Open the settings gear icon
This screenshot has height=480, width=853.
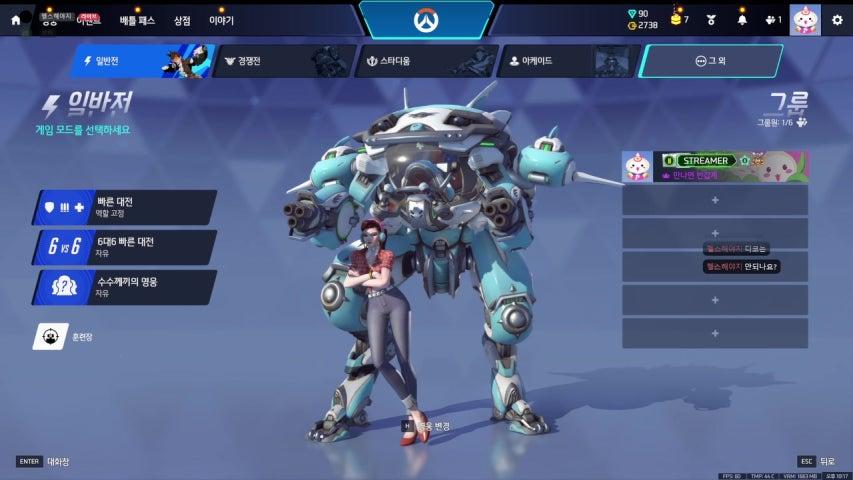click(x=836, y=19)
